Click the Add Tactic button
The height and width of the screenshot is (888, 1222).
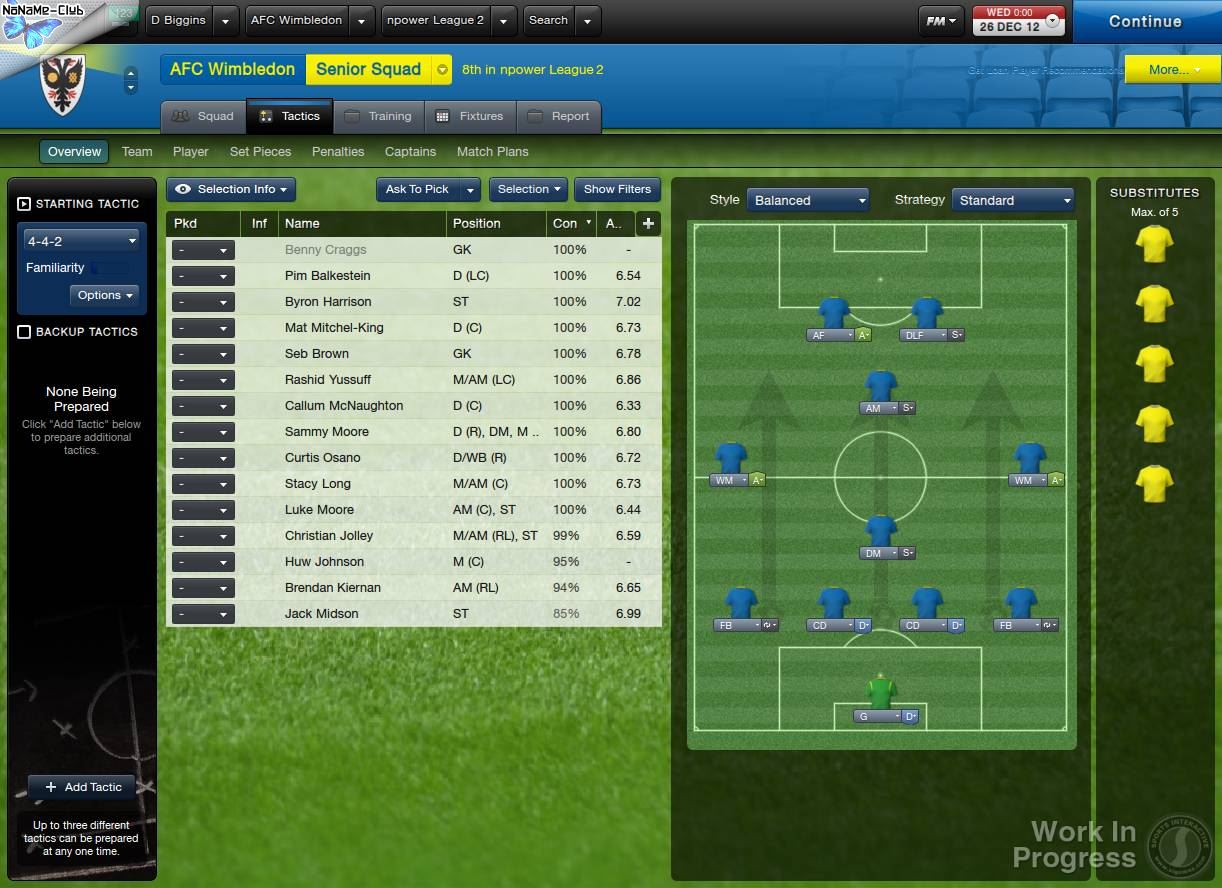click(x=82, y=787)
